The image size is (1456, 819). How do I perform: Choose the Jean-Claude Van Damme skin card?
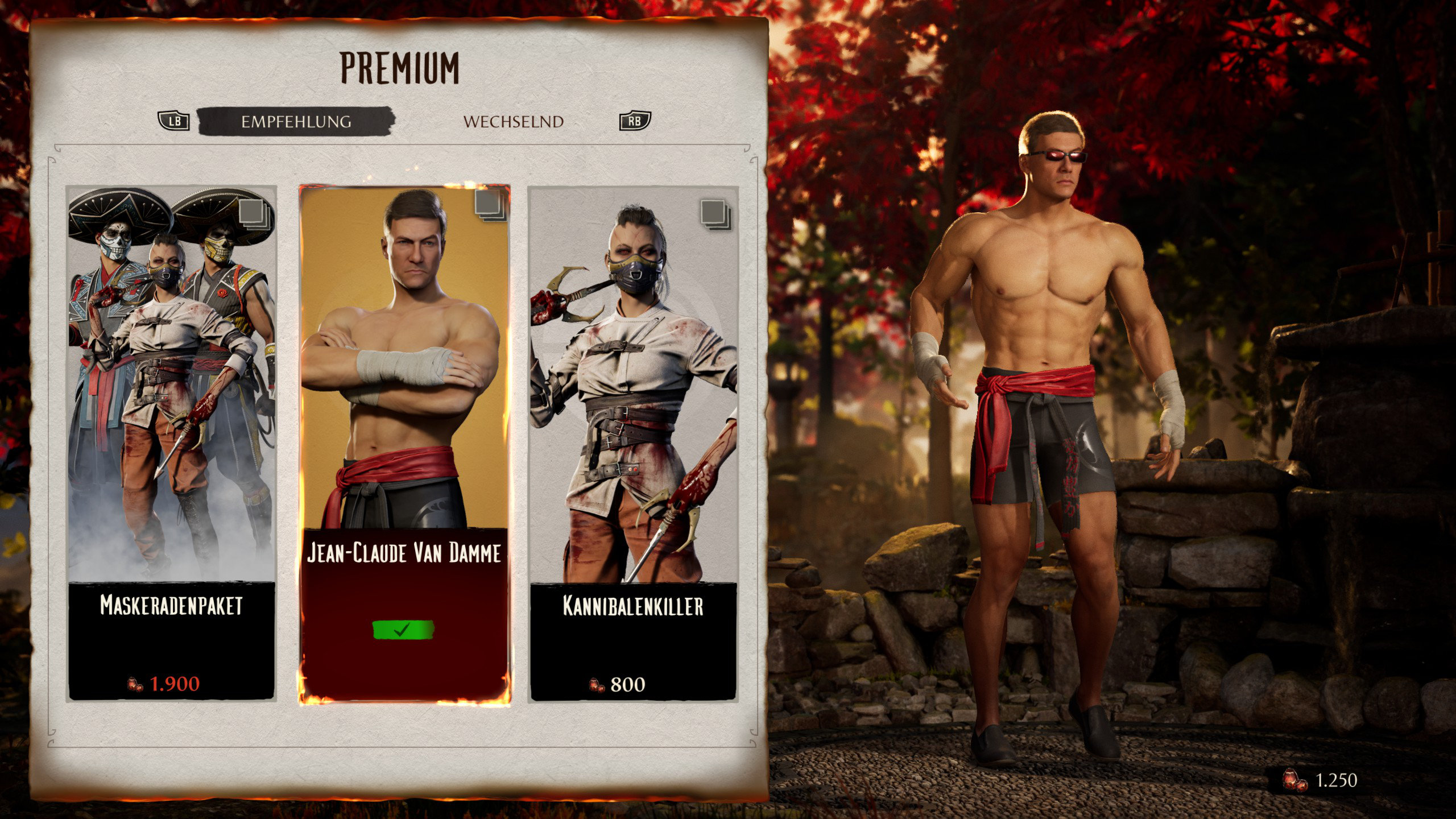pyautogui.click(x=404, y=444)
